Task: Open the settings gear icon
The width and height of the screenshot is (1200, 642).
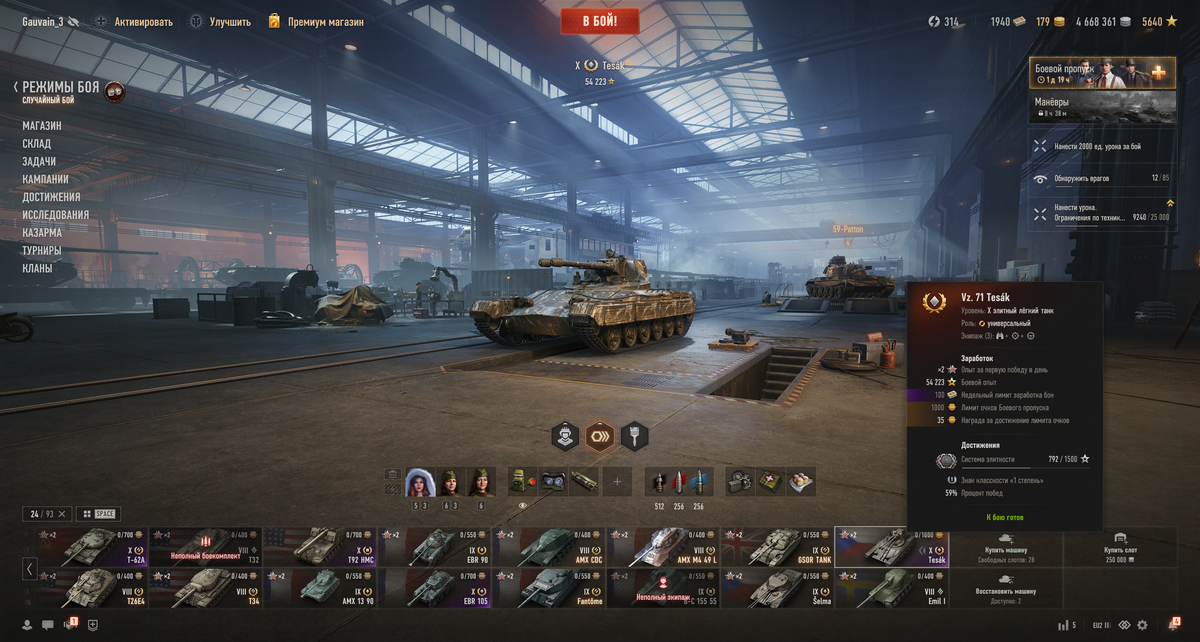Action: tap(1142, 625)
